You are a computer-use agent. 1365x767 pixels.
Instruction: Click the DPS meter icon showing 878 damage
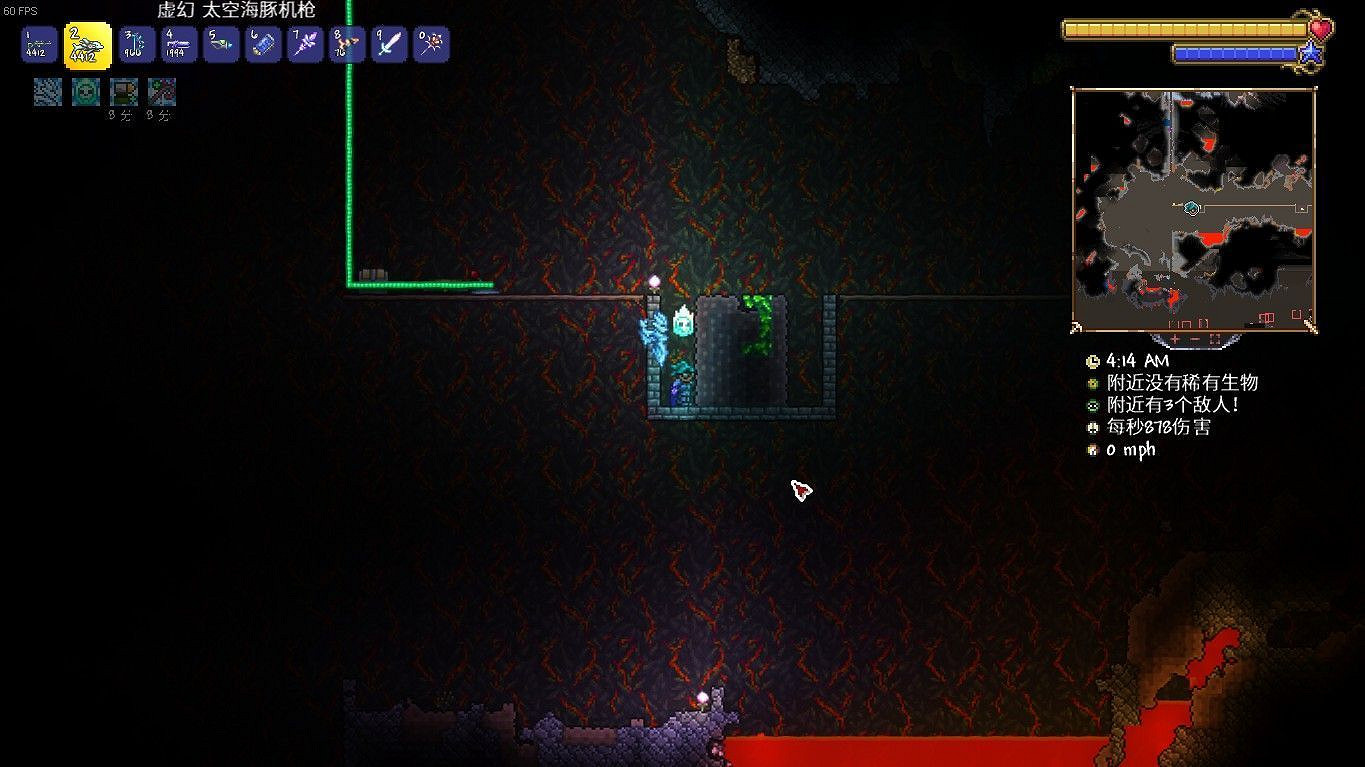pos(1092,427)
